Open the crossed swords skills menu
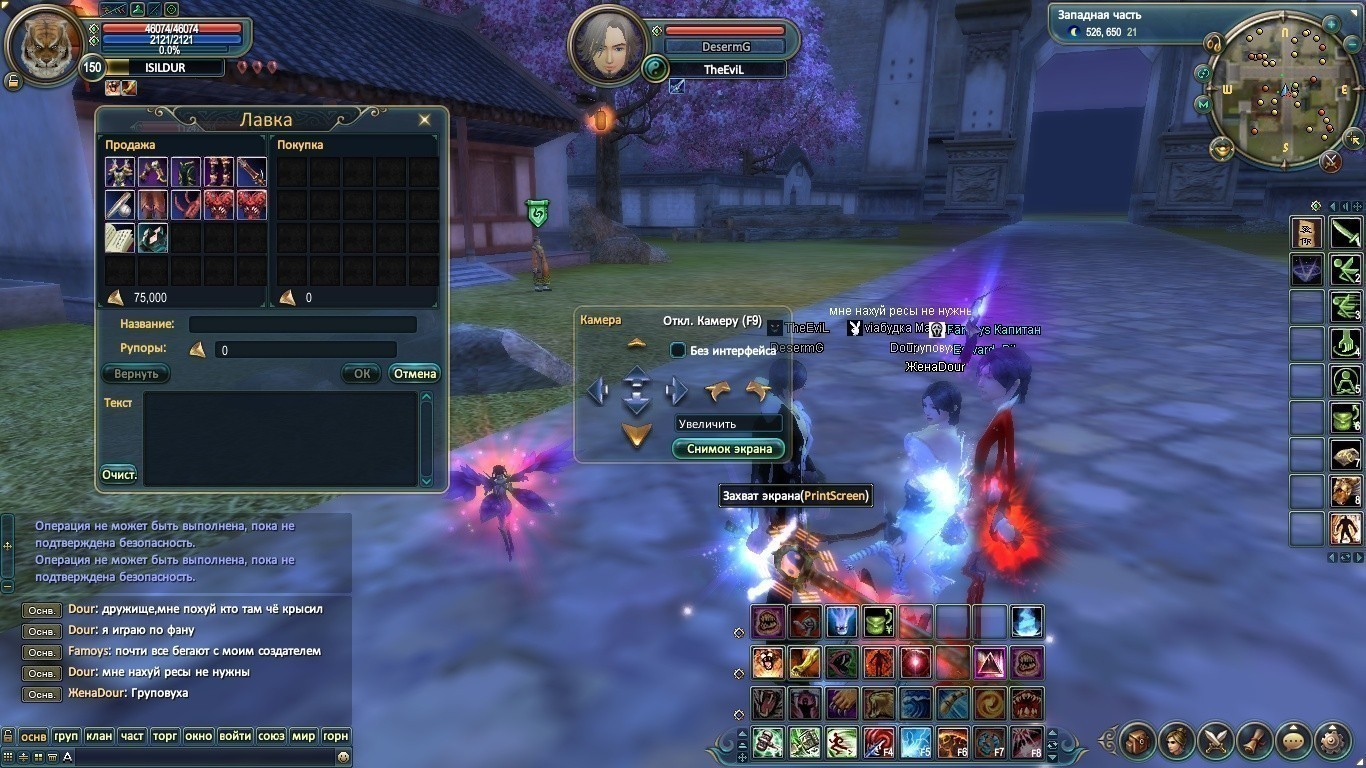 1216,741
